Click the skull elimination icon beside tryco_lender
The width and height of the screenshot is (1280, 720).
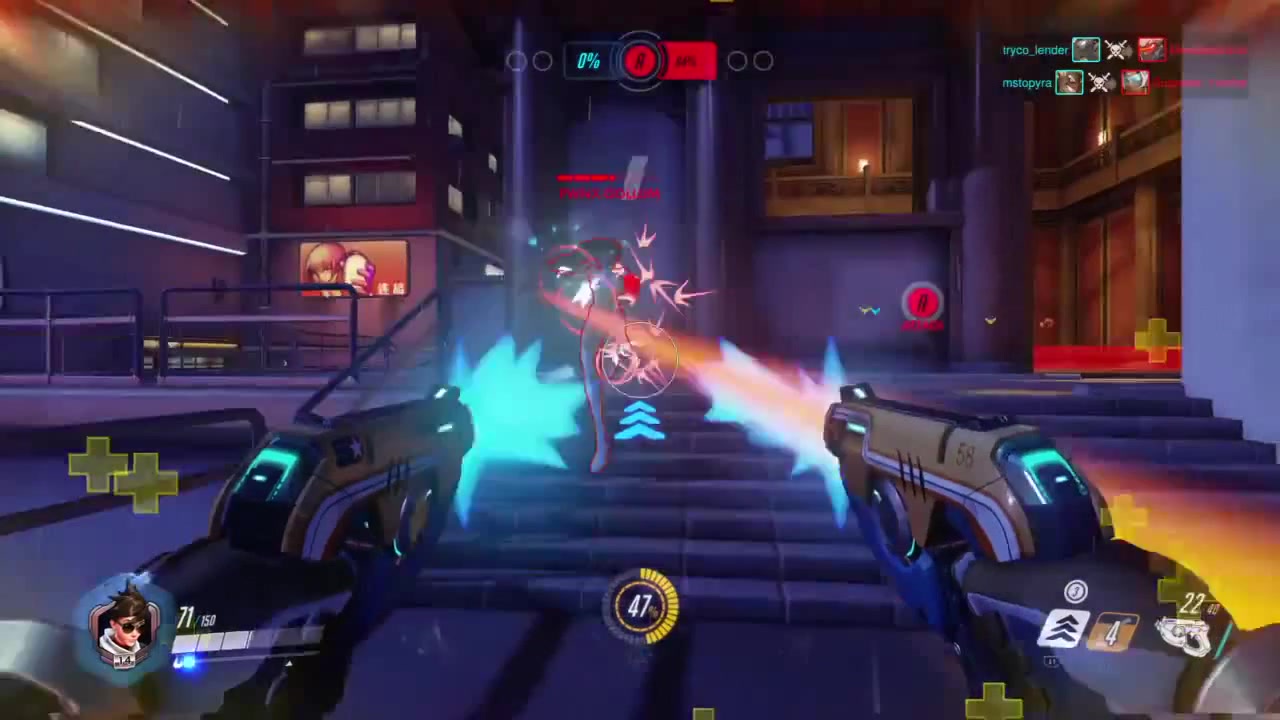point(1117,50)
